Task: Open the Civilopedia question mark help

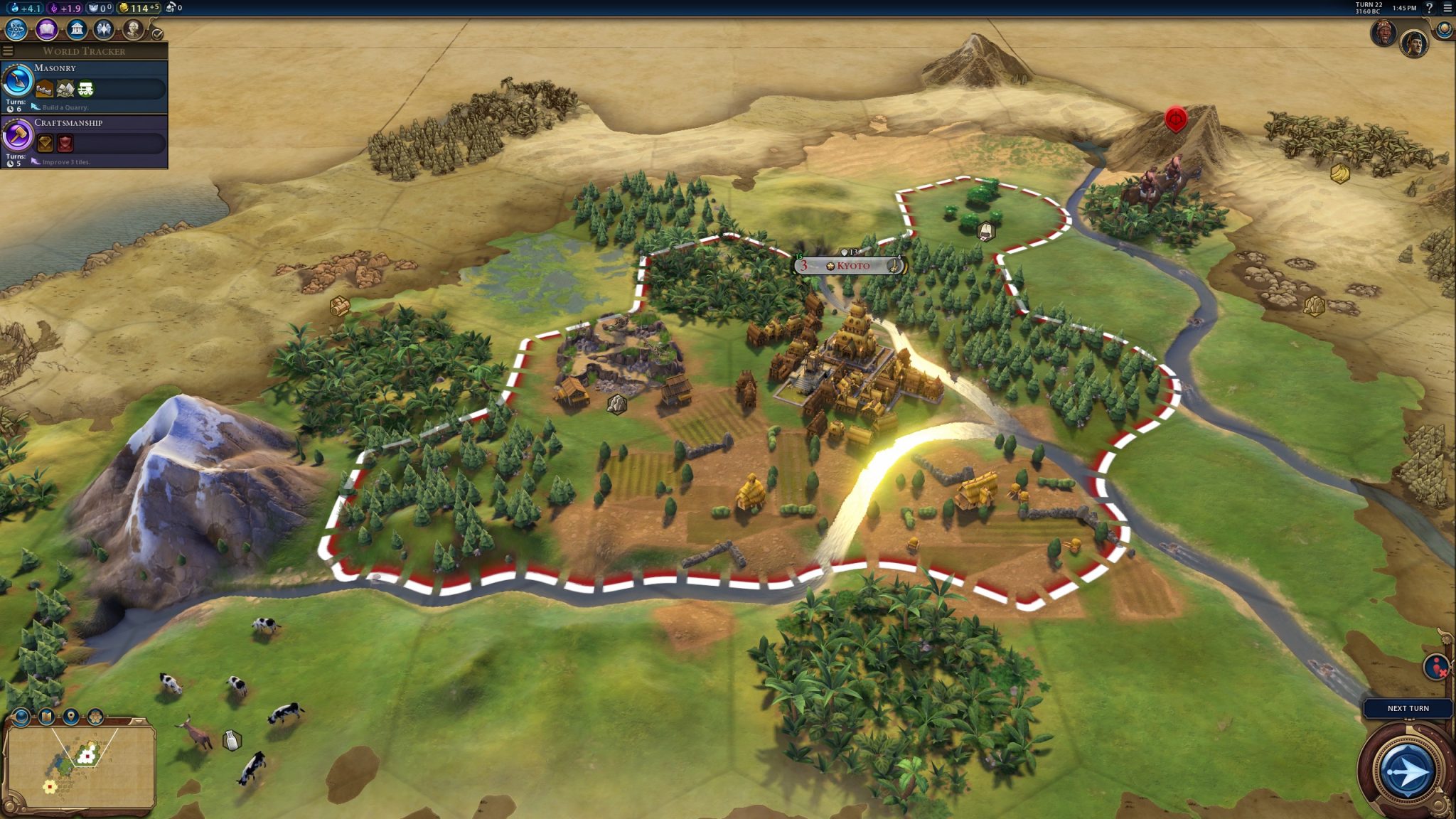Action: [1429, 8]
